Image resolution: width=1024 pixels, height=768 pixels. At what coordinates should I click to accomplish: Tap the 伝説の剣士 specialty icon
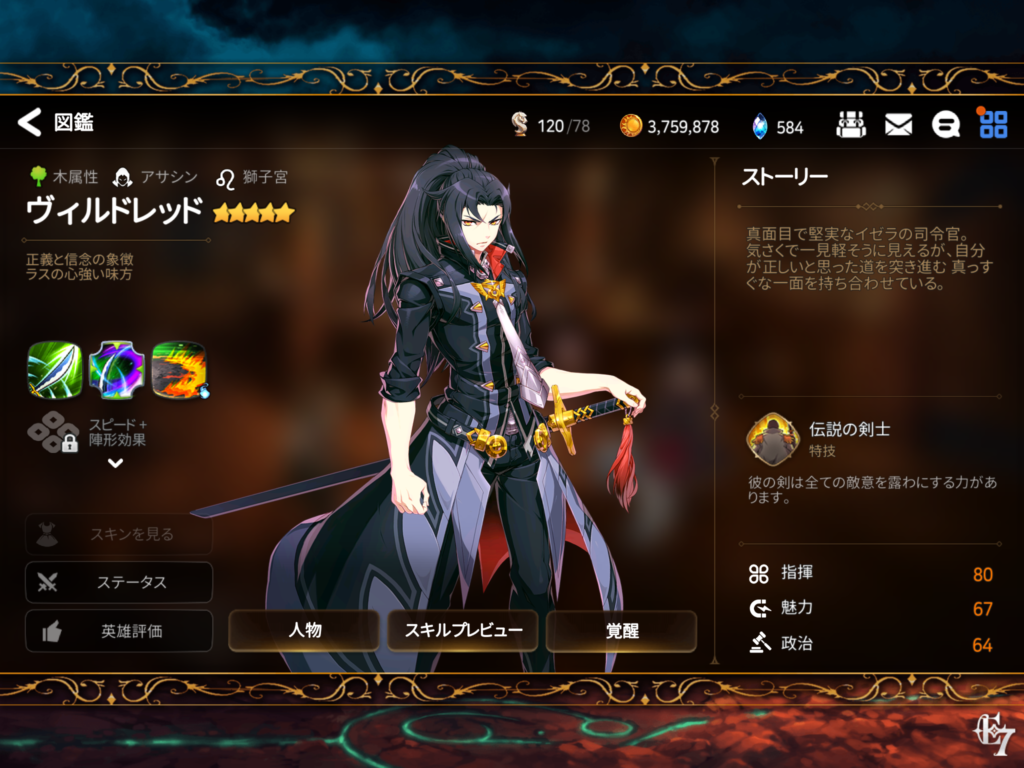[771, 439]
